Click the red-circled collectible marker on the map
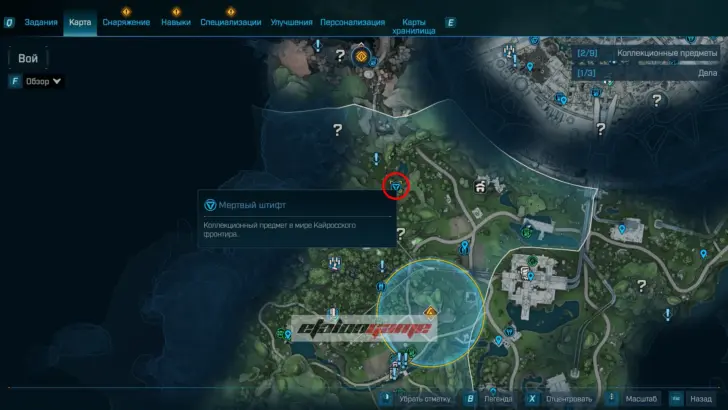 [397, 185]
